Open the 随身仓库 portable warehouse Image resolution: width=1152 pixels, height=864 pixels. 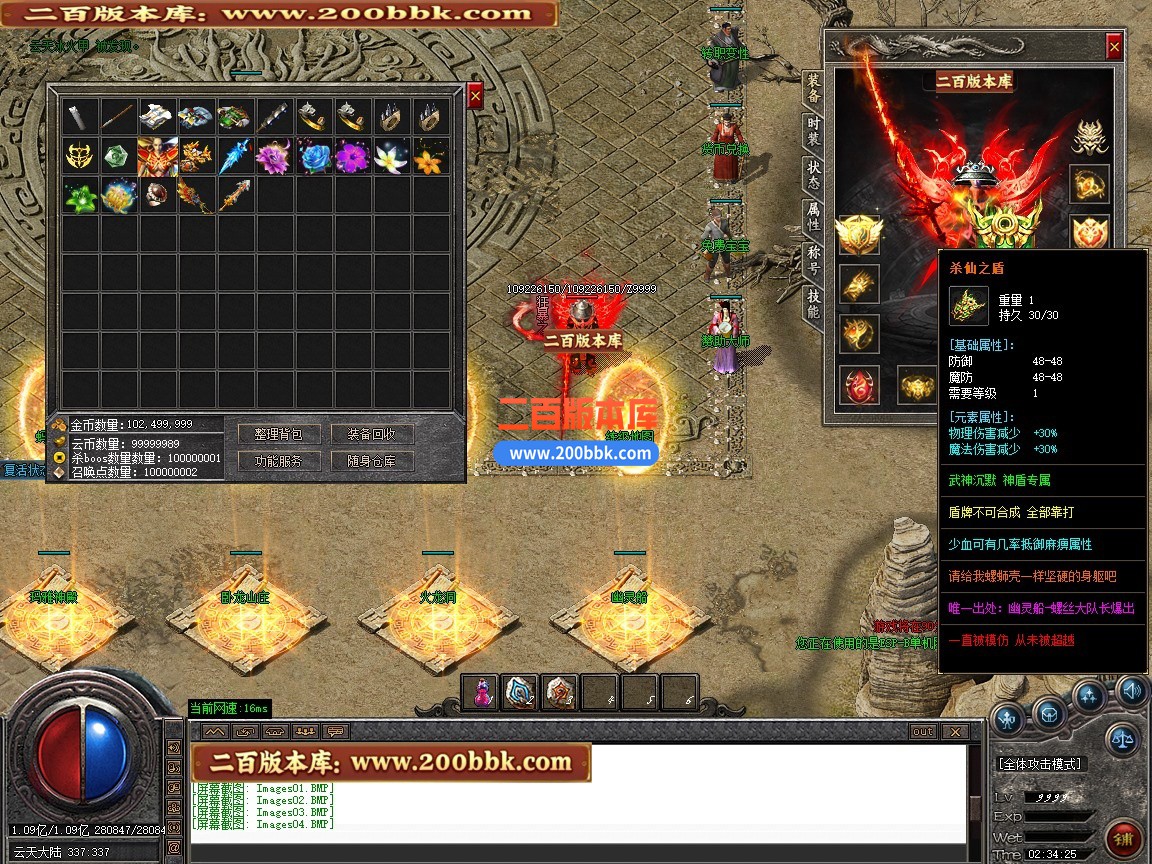tap(372, 461)
